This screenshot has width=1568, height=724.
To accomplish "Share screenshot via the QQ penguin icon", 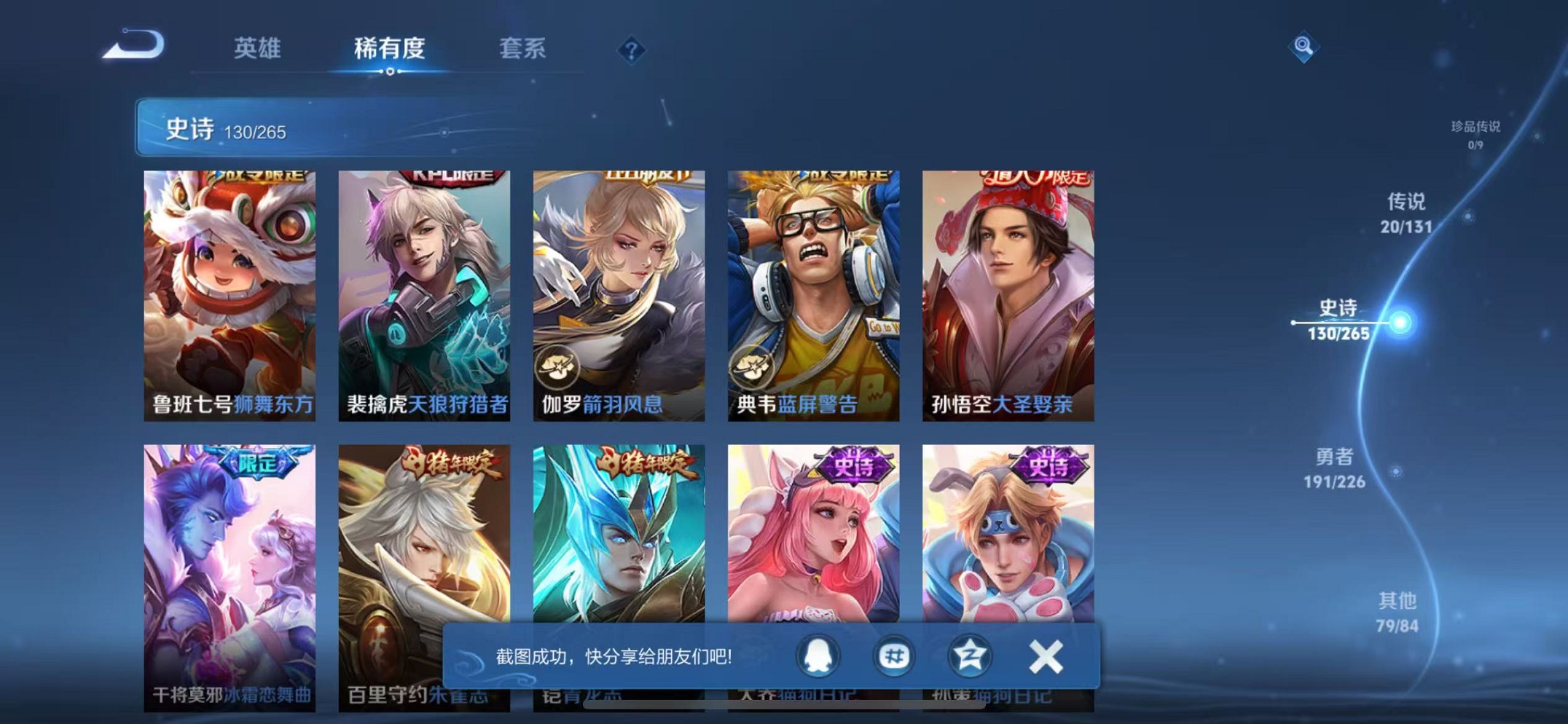I will pyautogui.click(x=816, y=656).
